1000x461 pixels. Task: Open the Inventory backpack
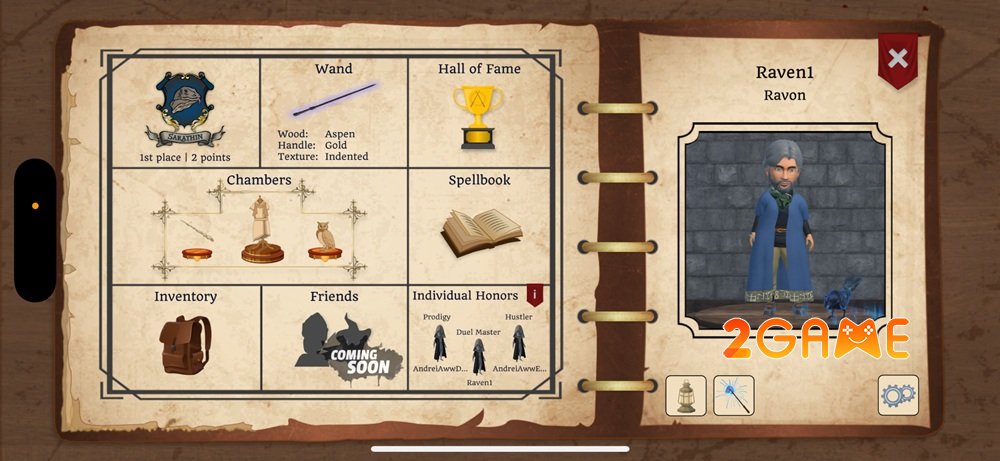pyautogui.click(x=185, y=340)
